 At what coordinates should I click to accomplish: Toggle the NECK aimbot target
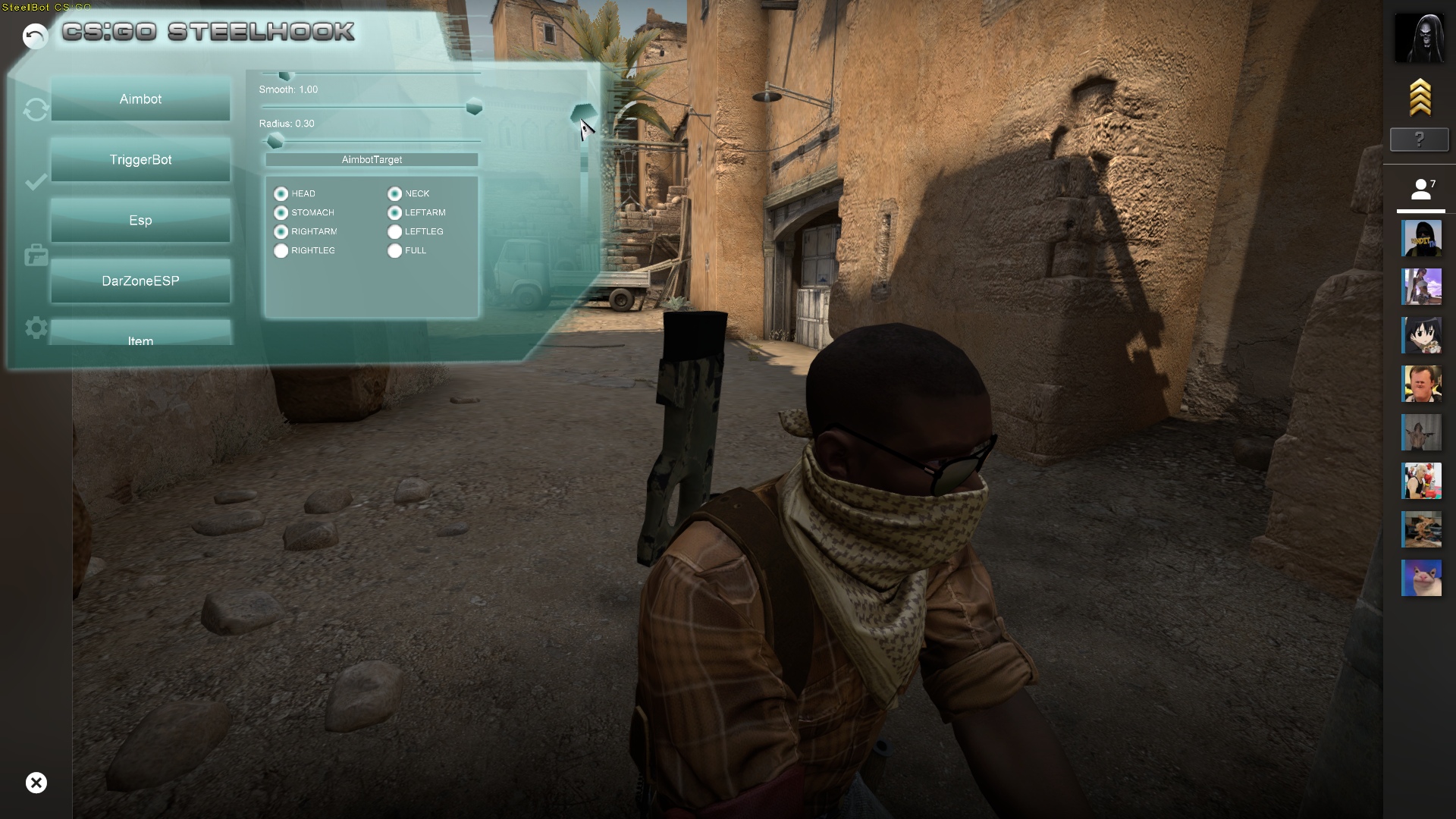395,194
